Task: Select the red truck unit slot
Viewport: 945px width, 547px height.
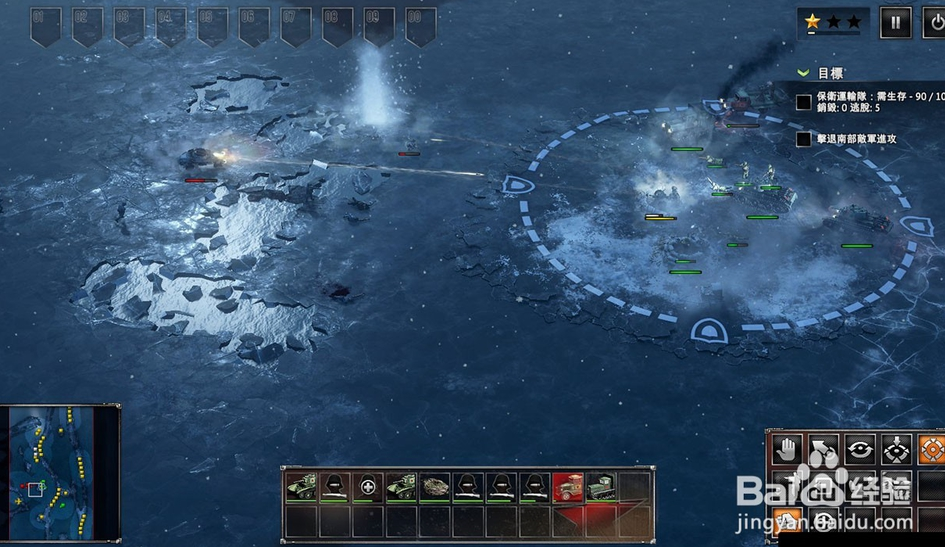Action: (x=568, y=487)
